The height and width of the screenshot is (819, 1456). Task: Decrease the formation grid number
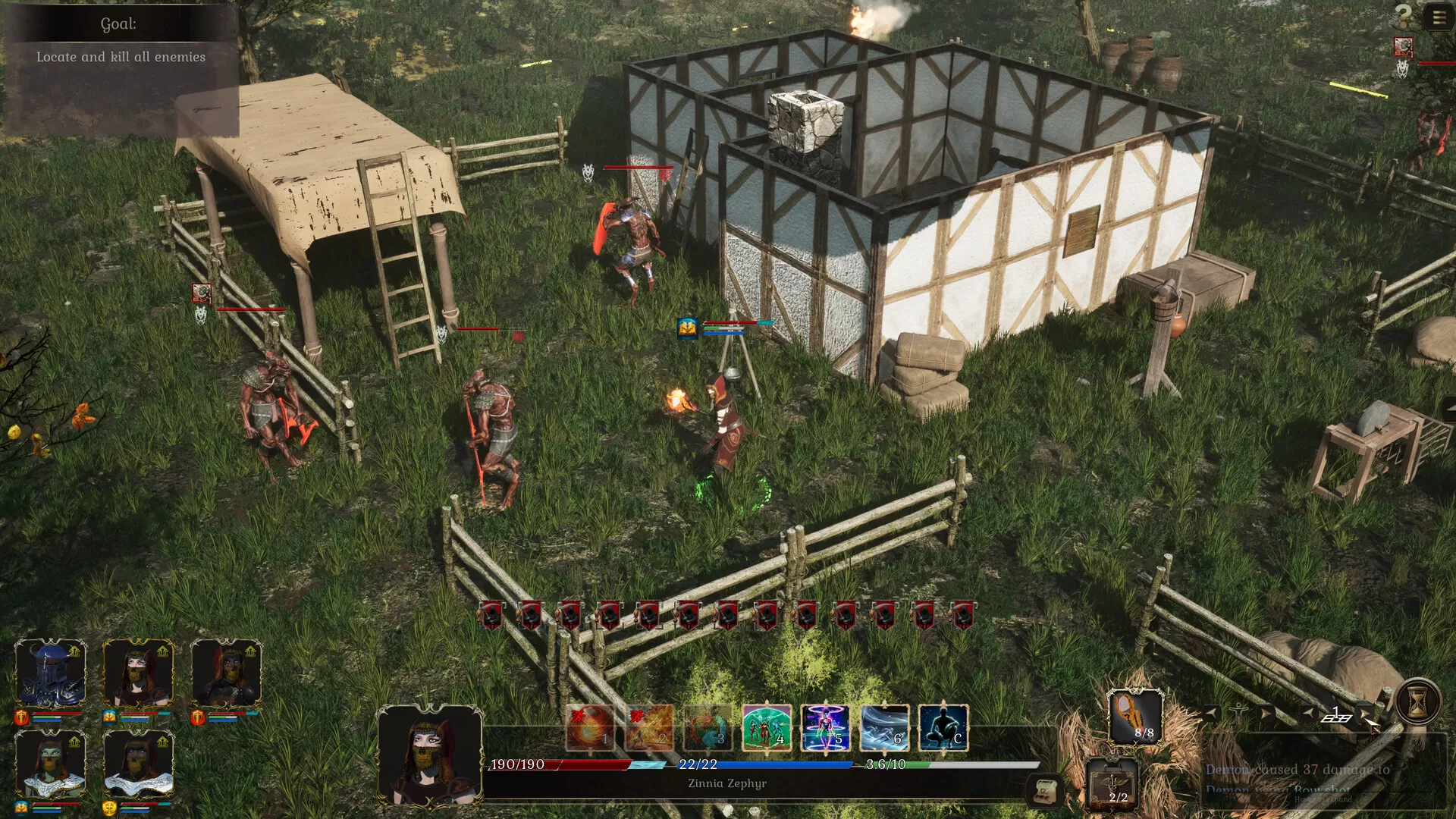(1309, 713)
